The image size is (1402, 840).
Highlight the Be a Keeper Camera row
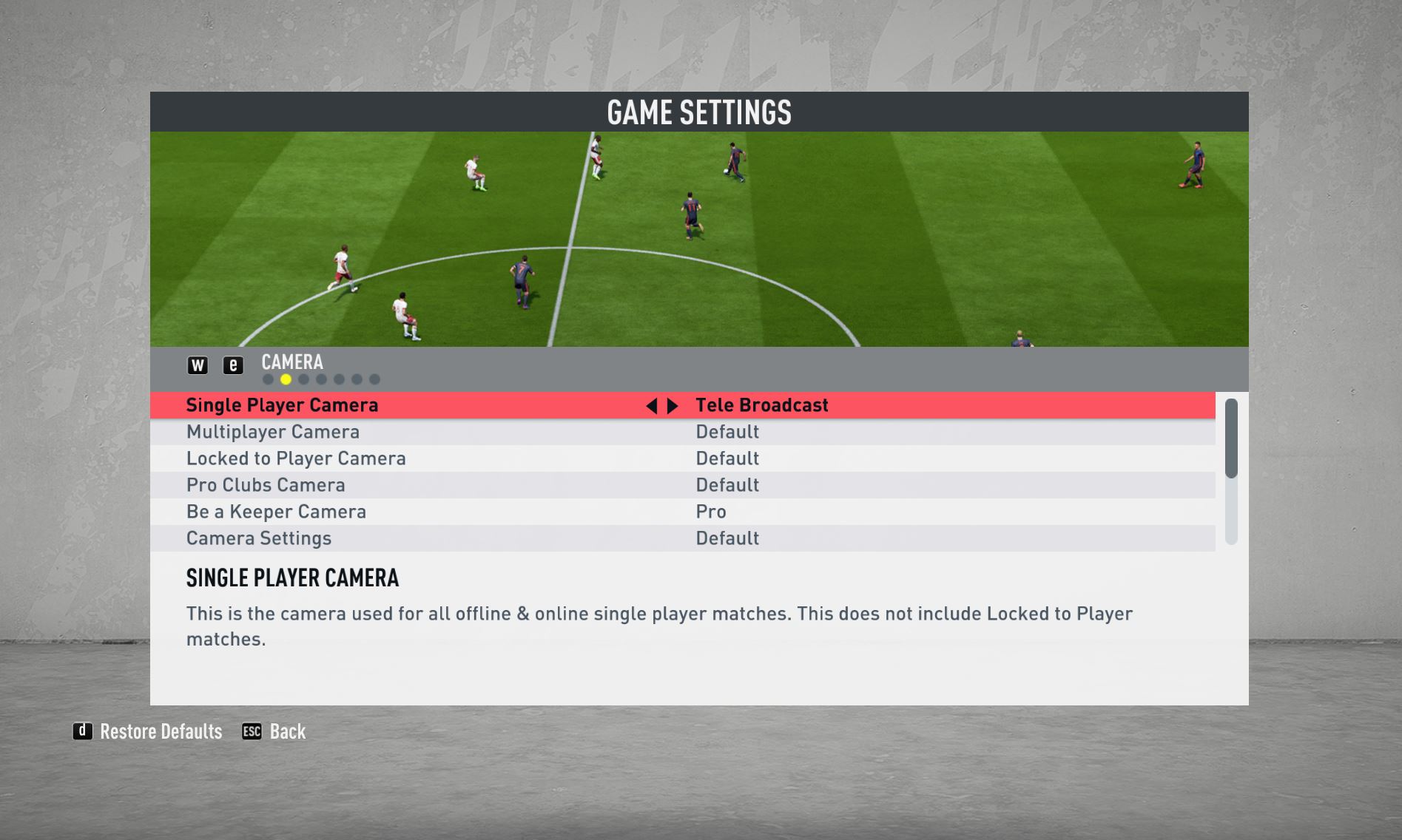pos(276,512)
